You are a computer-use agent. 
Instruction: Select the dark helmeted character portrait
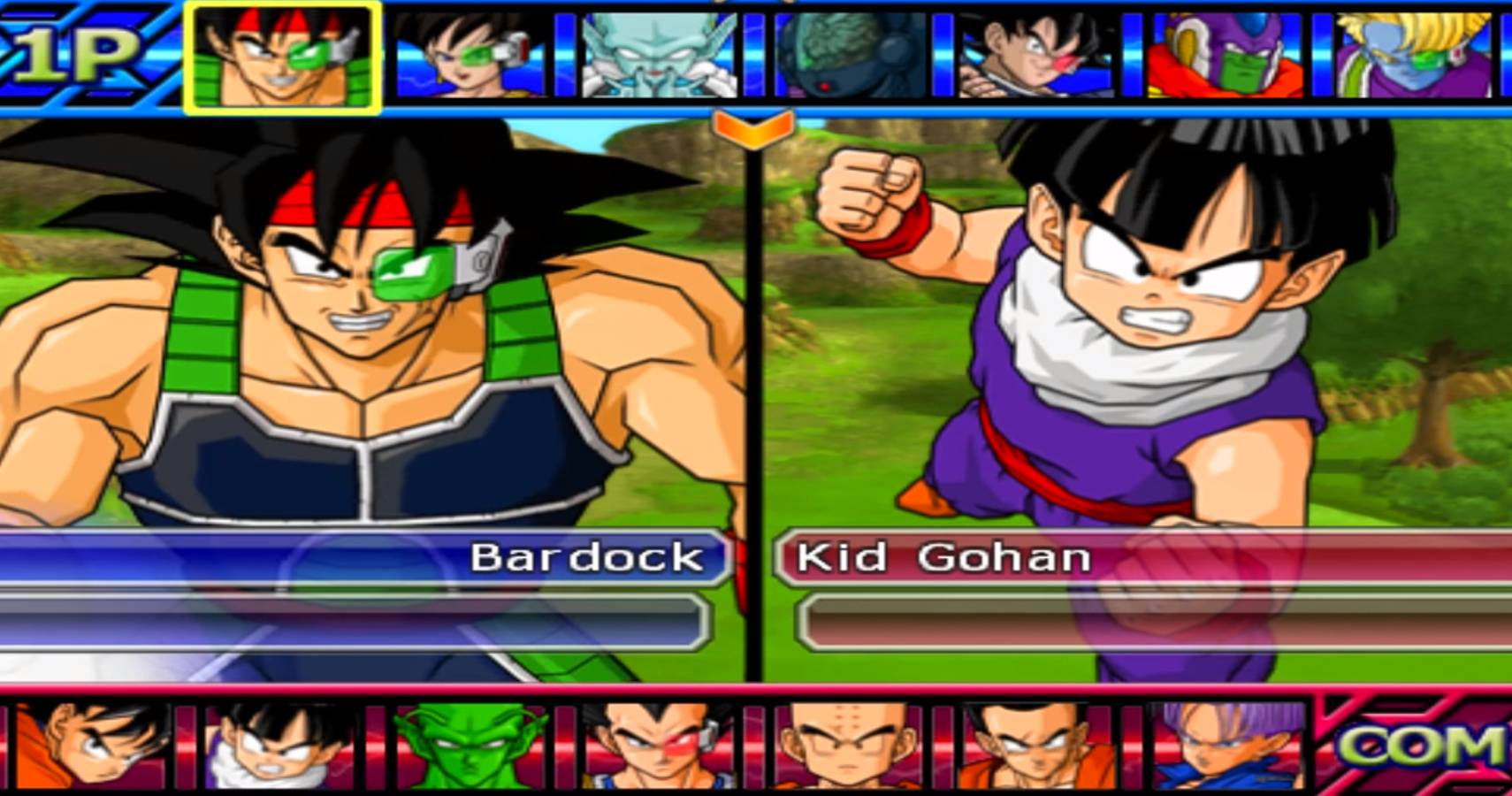point(851,55)
